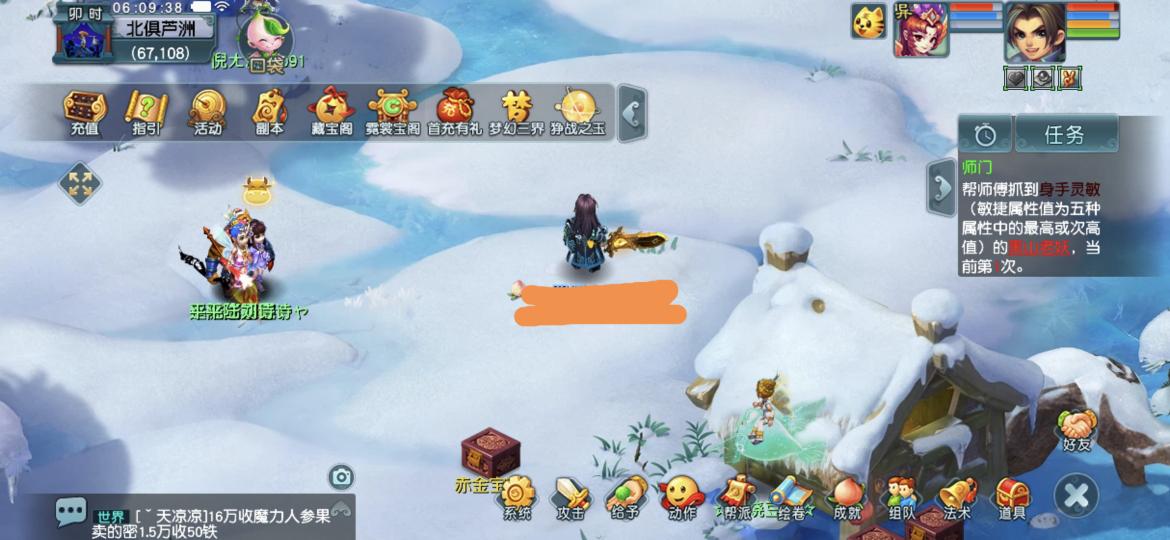1170x540 pixels.
Task: Open the 首充有礼 first-recharge gift bag
Action: click(454, 109)
